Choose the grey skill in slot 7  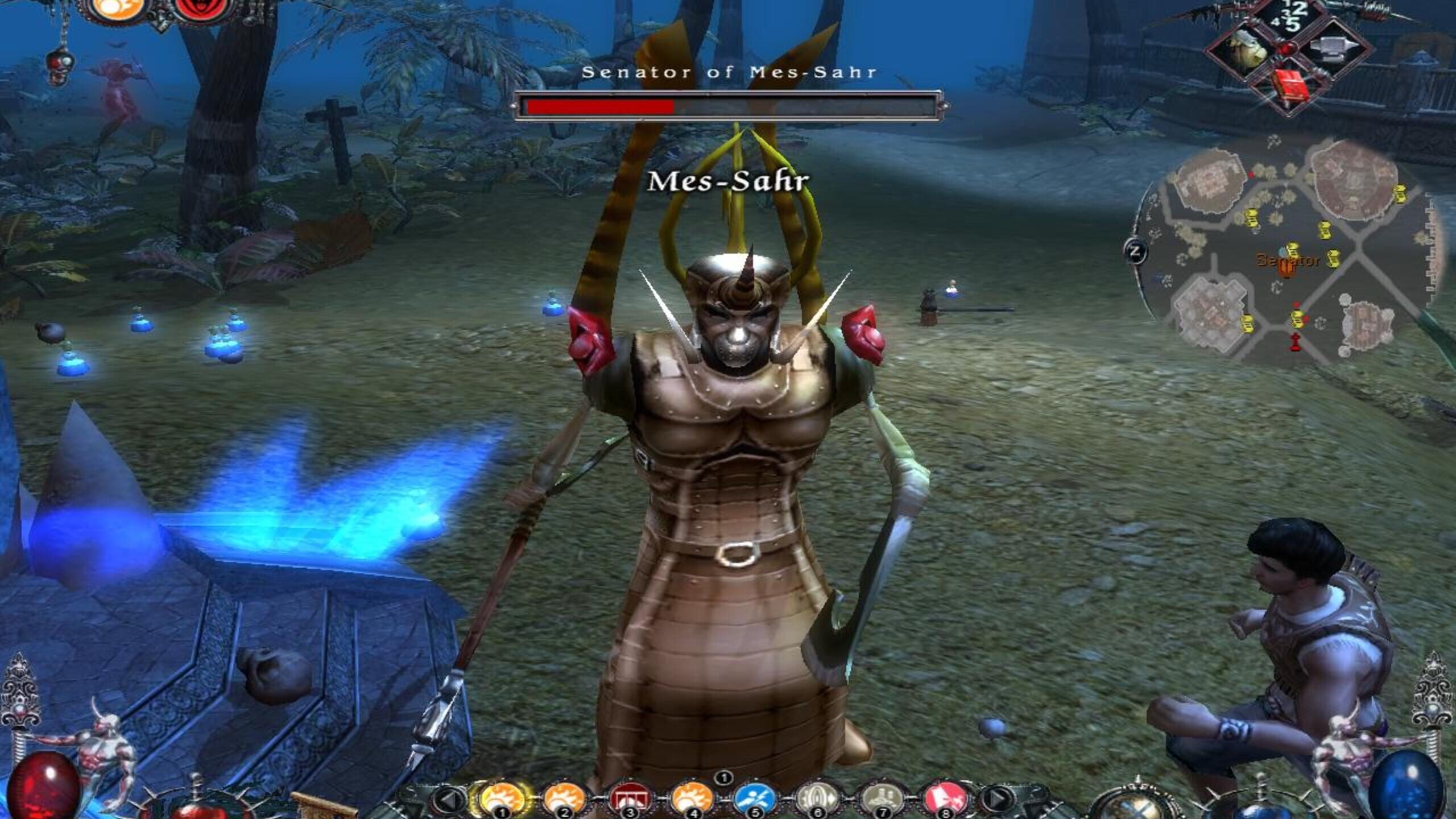pos(881,799)
